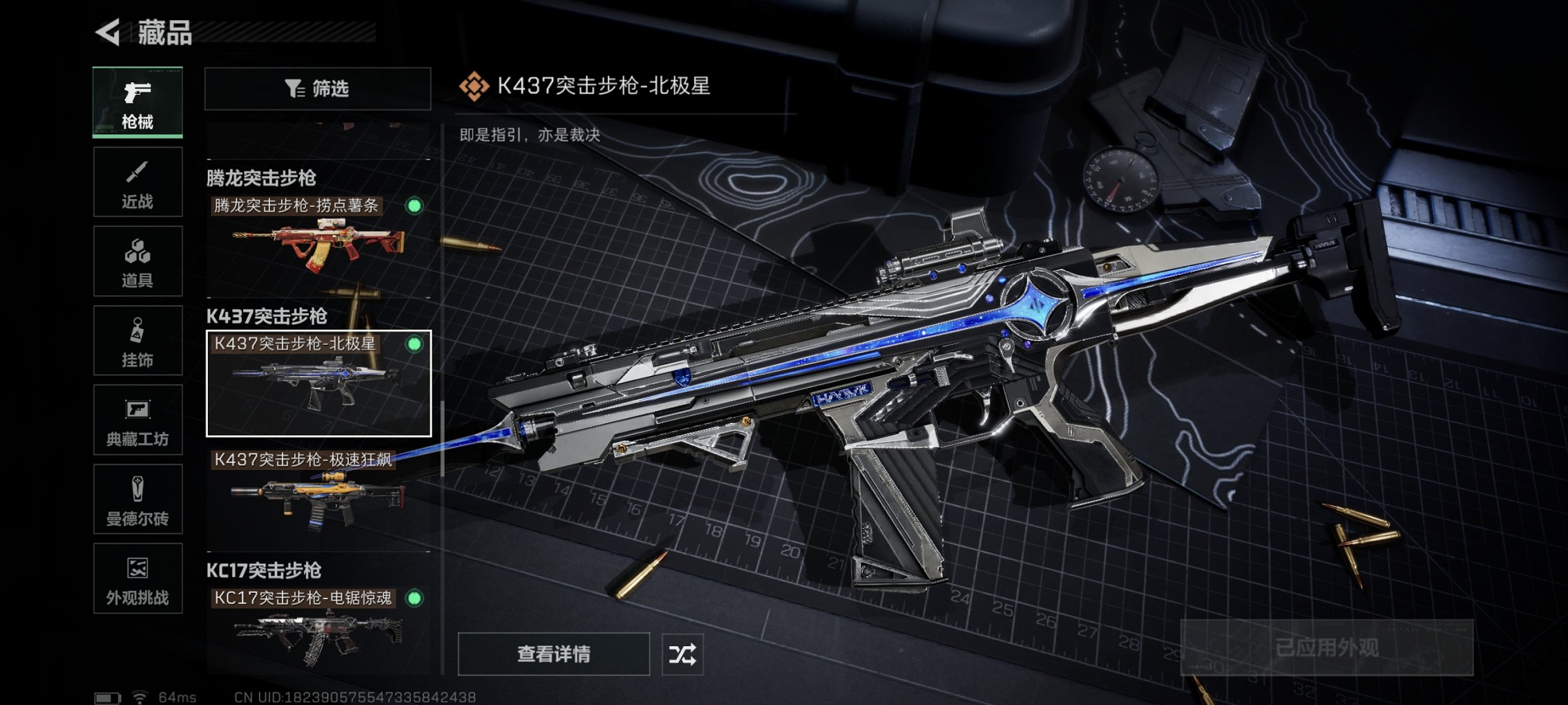The height and width of the screenshot is (705, 1568).
Task: Collapse the 腾龙突击步枪 weapon group
Action: click(x=262, y=177)
